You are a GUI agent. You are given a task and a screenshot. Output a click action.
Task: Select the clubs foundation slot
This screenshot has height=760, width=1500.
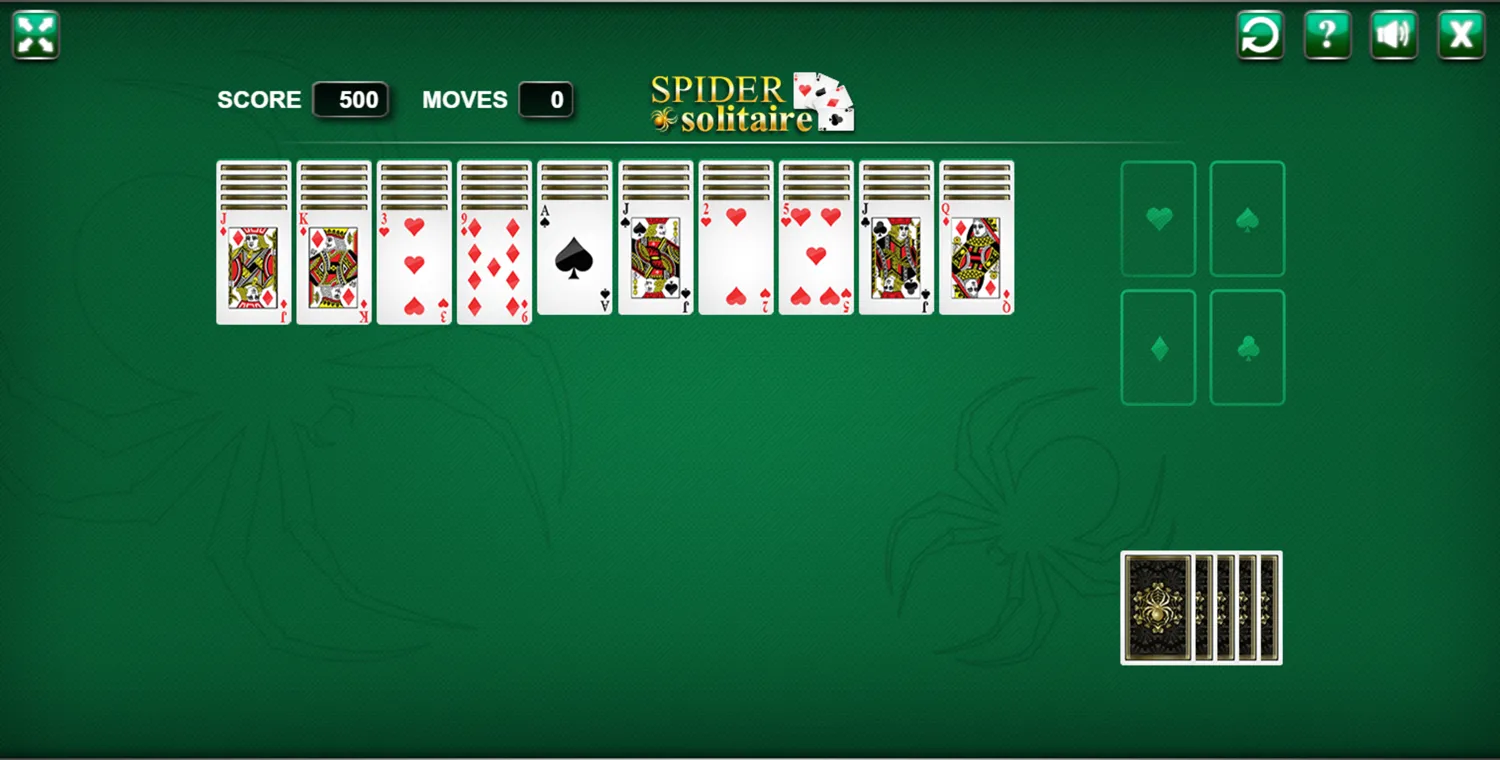(x=1246, y=347)
